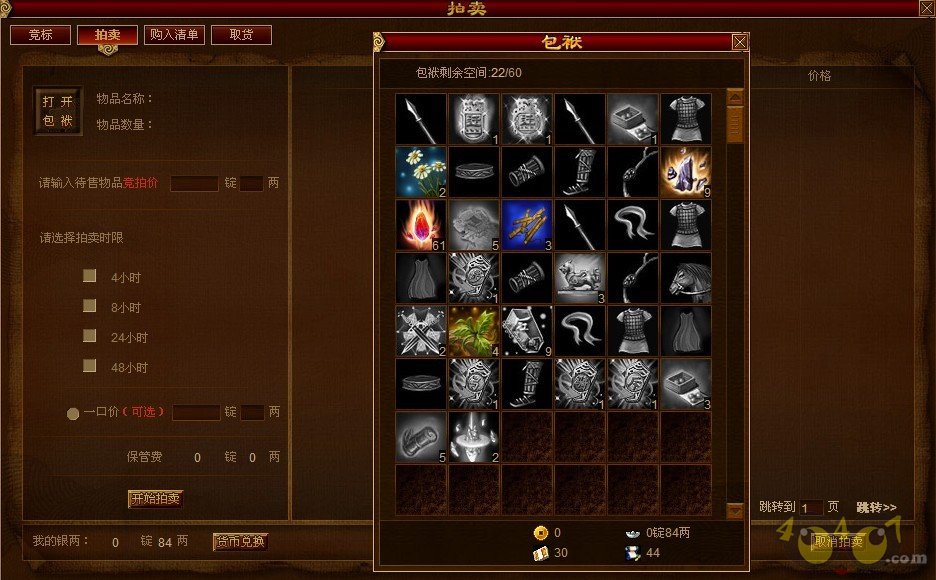Focus the 跳转到 page number field
This screenshot has height=580, width=936.
click(x=811, y=508)
